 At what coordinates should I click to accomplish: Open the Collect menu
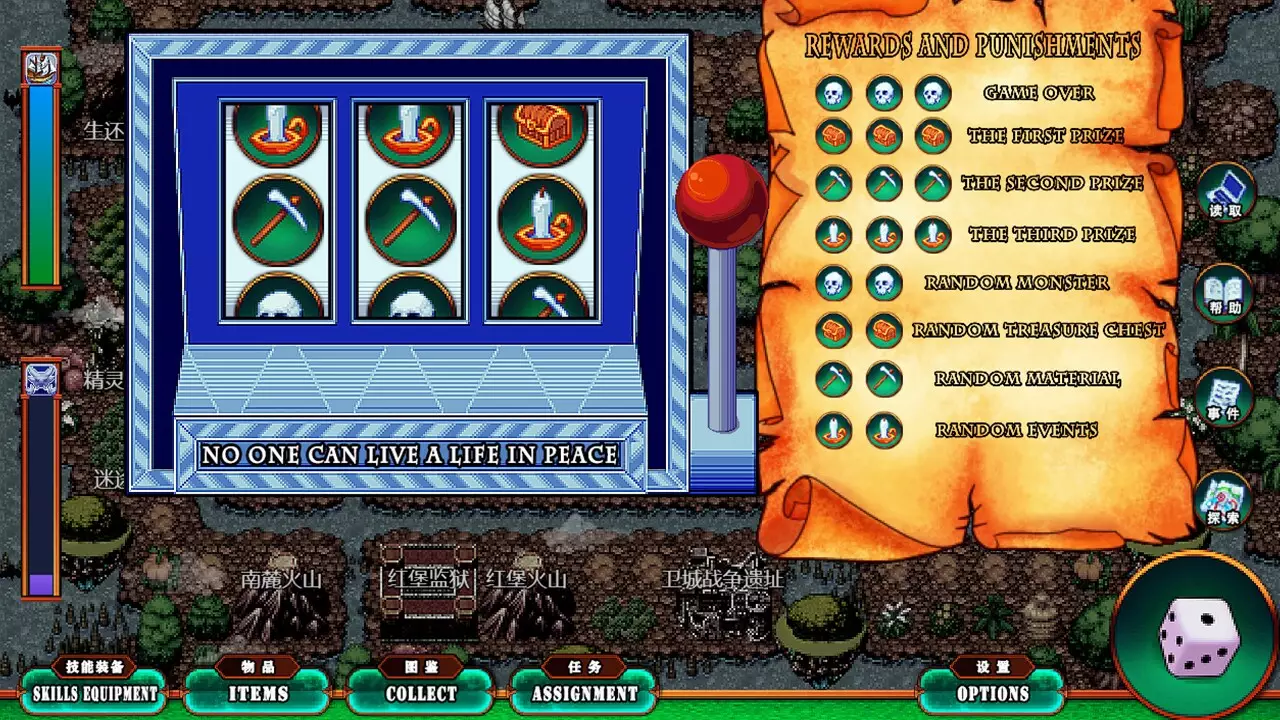click(x=421, y=692)
